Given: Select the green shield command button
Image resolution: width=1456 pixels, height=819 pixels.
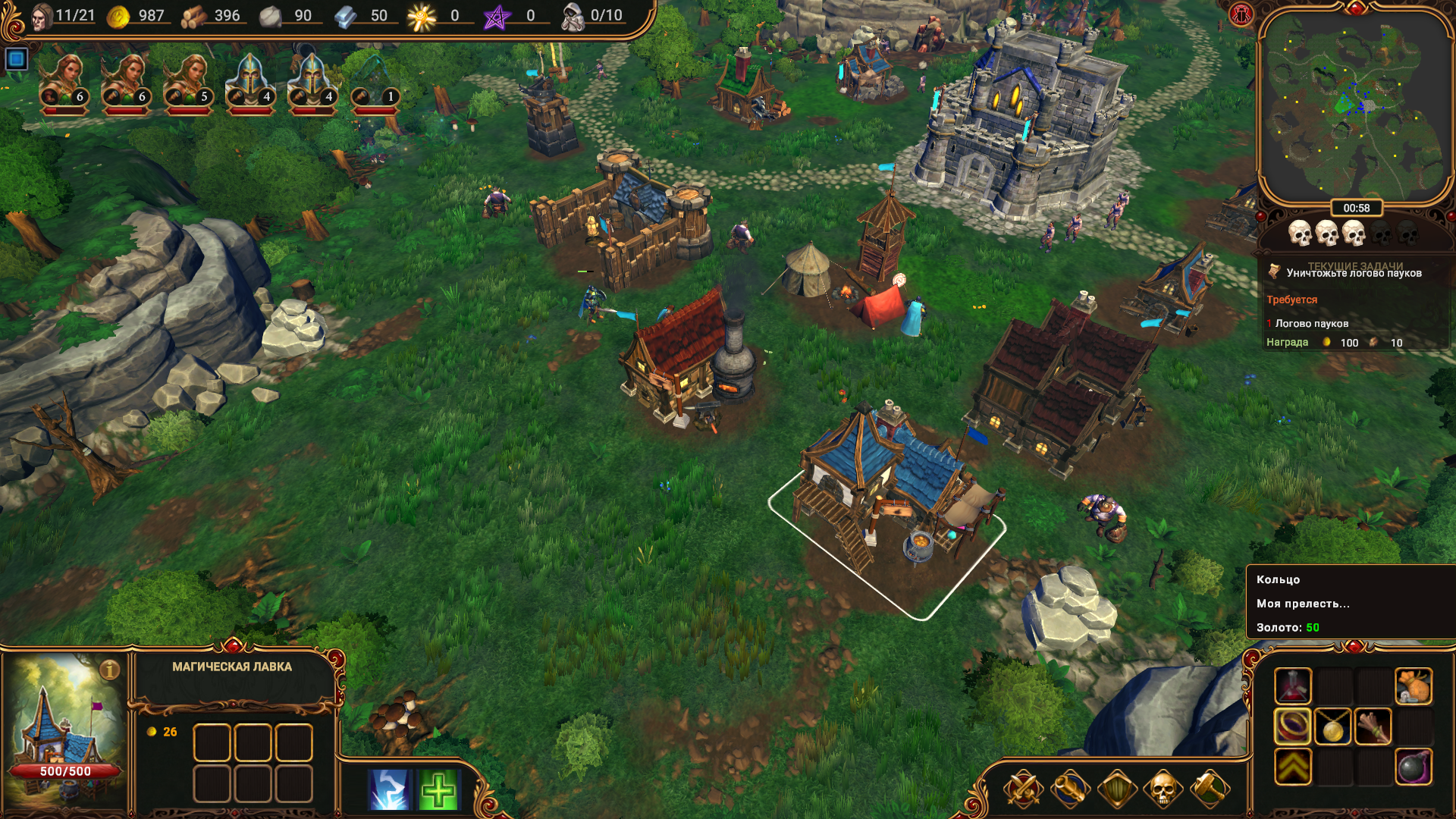Looking at the screenshot, I should [x=1116, y=789].
